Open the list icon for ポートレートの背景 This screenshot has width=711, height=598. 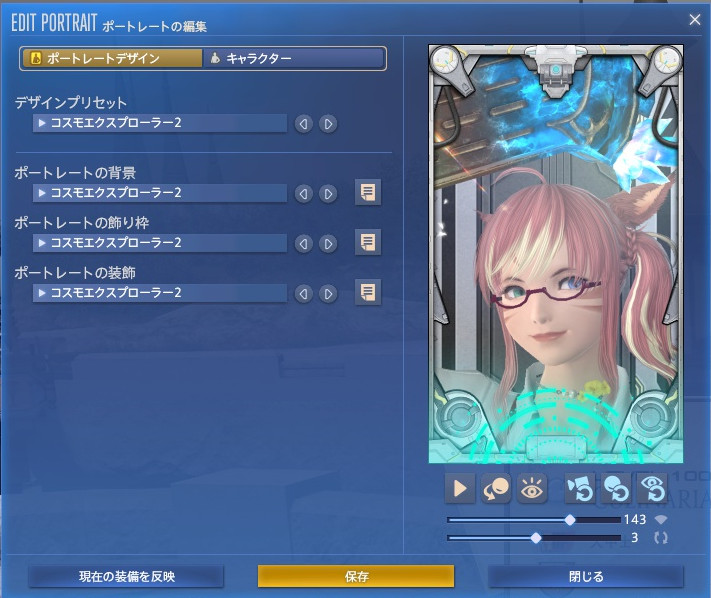(x=368, y=192)
